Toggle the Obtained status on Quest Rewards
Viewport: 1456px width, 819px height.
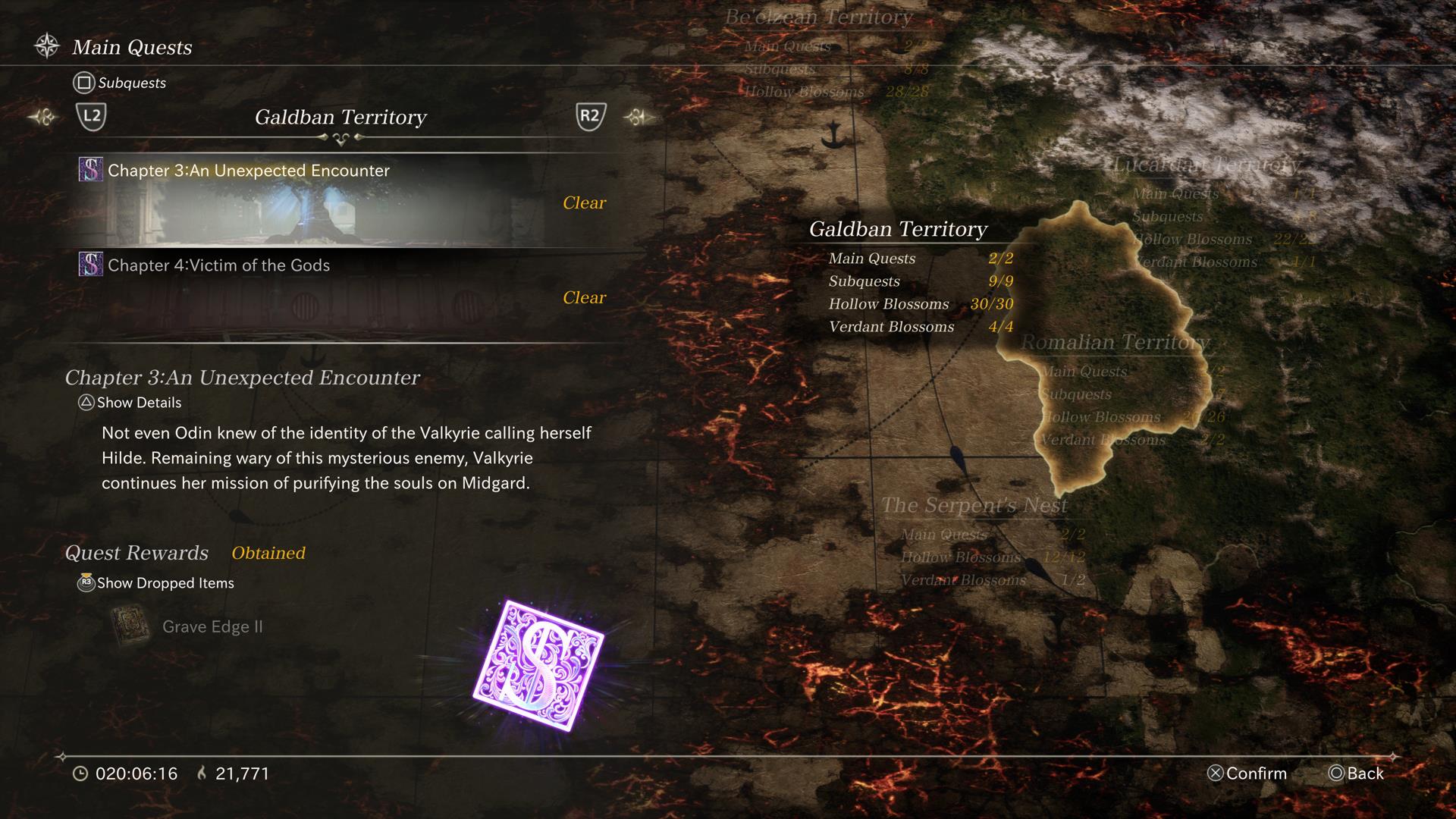[269, 553]
